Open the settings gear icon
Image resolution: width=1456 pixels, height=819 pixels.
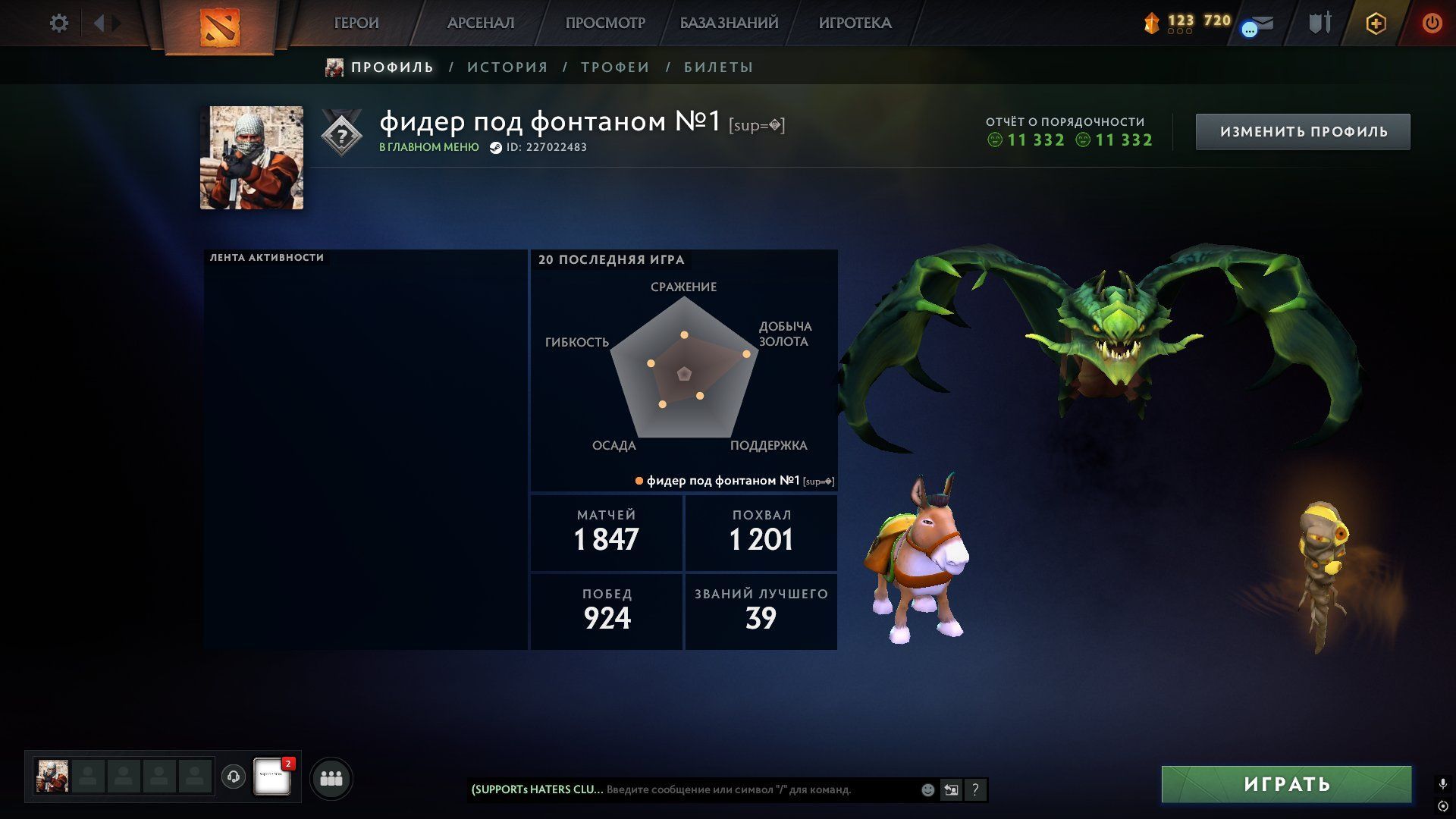[x=59, y=24]
